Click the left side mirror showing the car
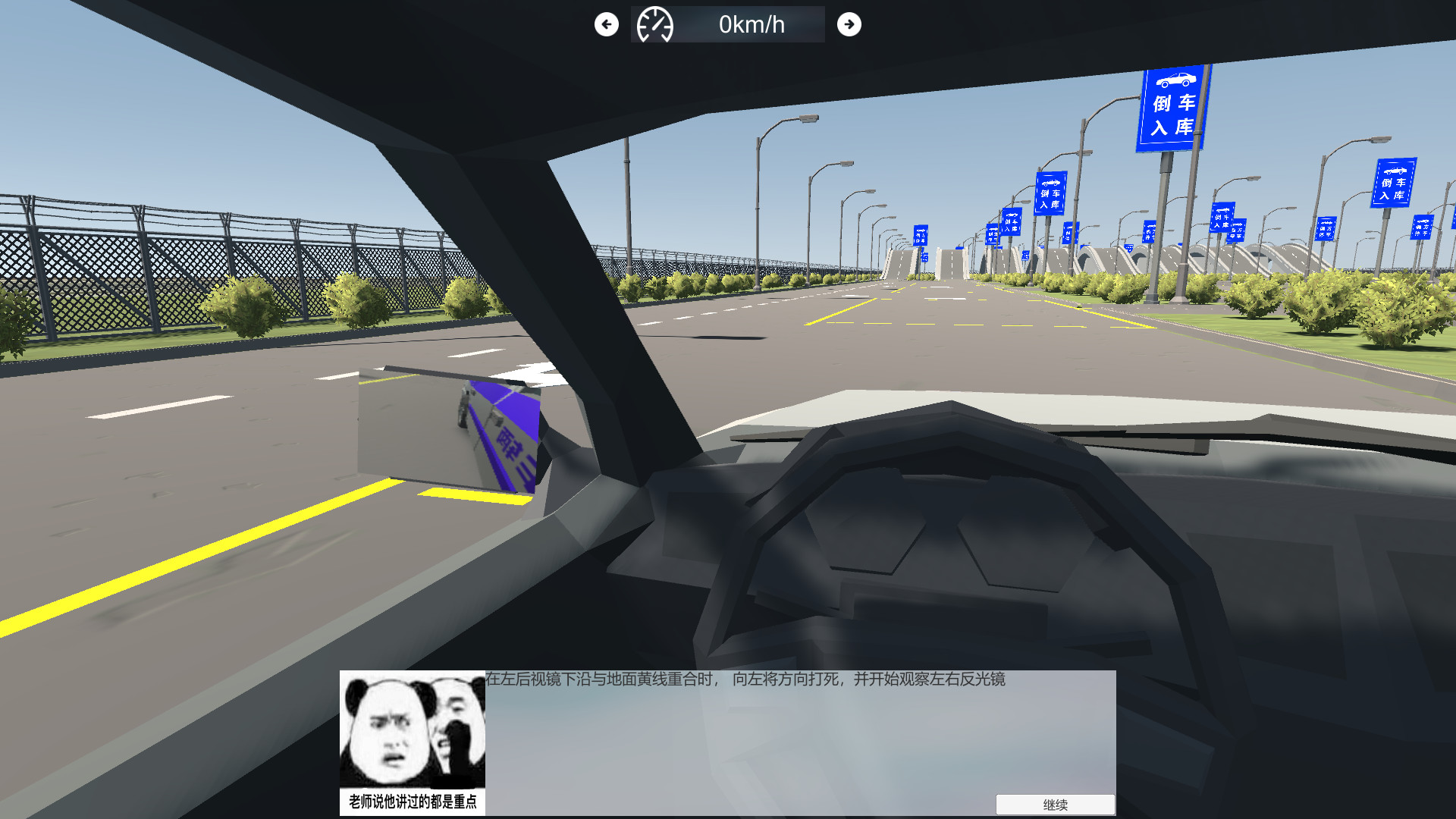This screenshot has width=1456, height=819. [447, 428]
